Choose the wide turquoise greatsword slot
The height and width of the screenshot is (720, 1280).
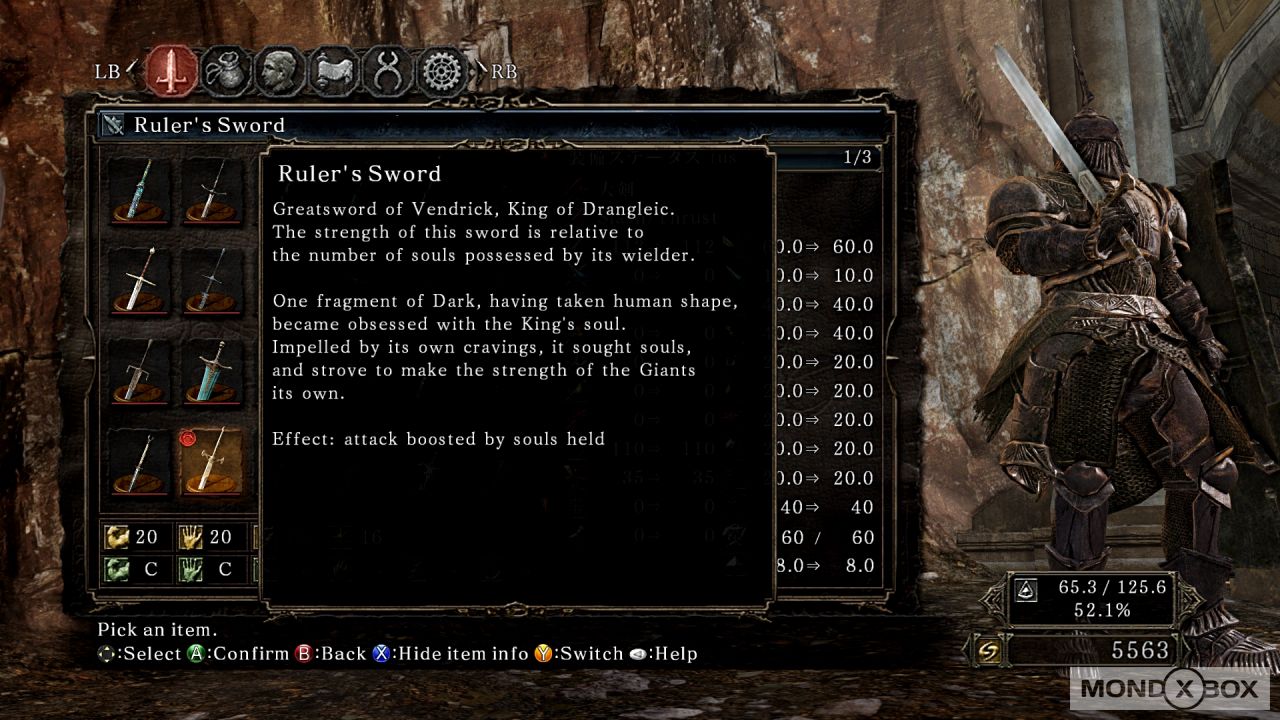pyautogui.click(x=211, y=371)
